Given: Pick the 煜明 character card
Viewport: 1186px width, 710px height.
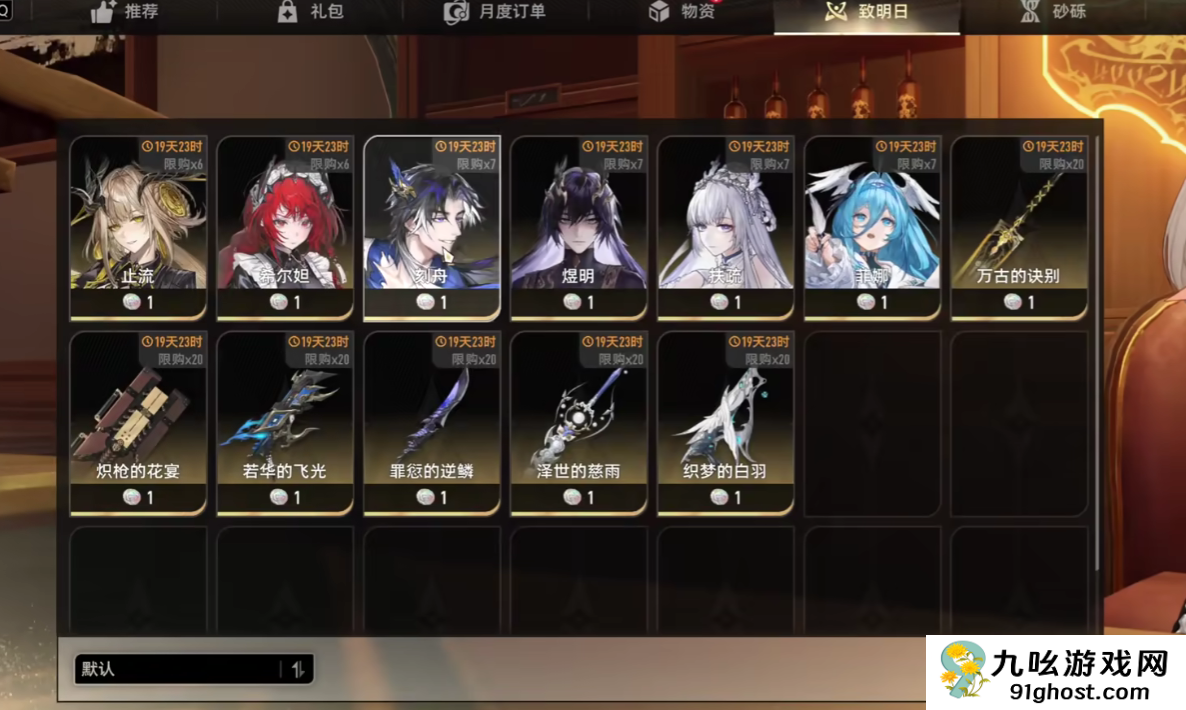Looking at the screenshot, I should pos(579,227).
